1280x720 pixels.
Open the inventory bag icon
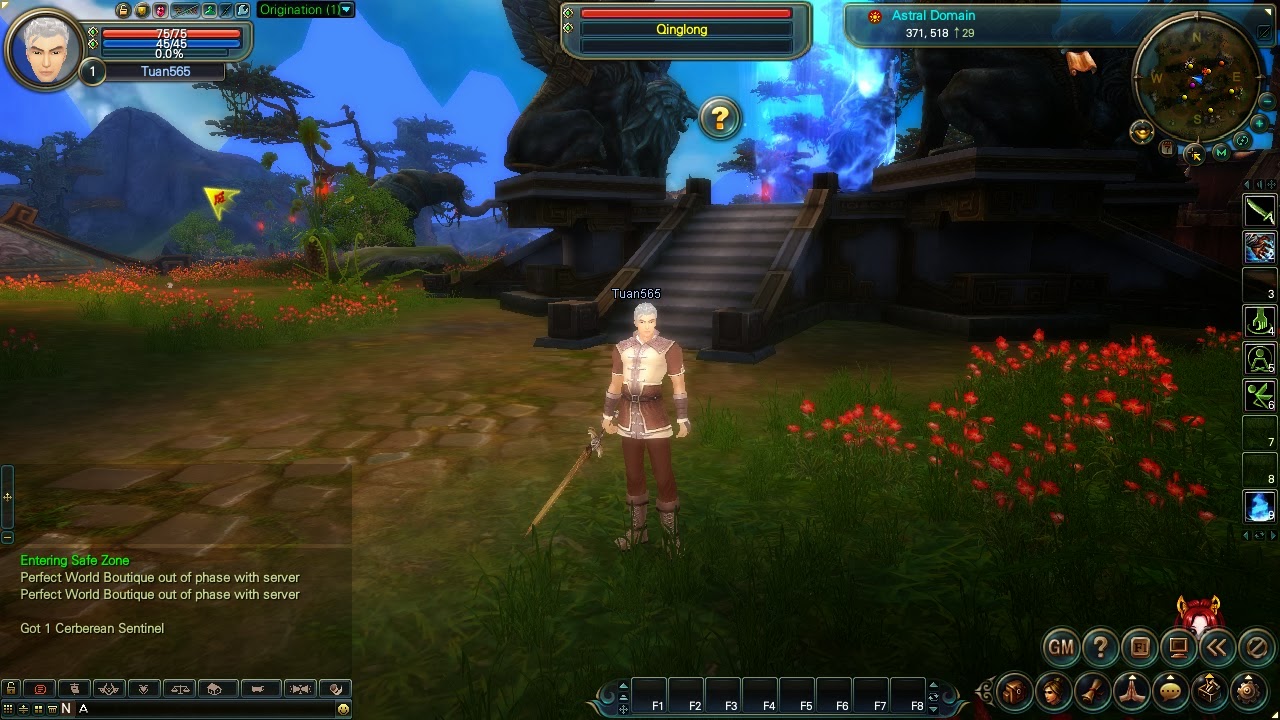(x=1014, y=691)
